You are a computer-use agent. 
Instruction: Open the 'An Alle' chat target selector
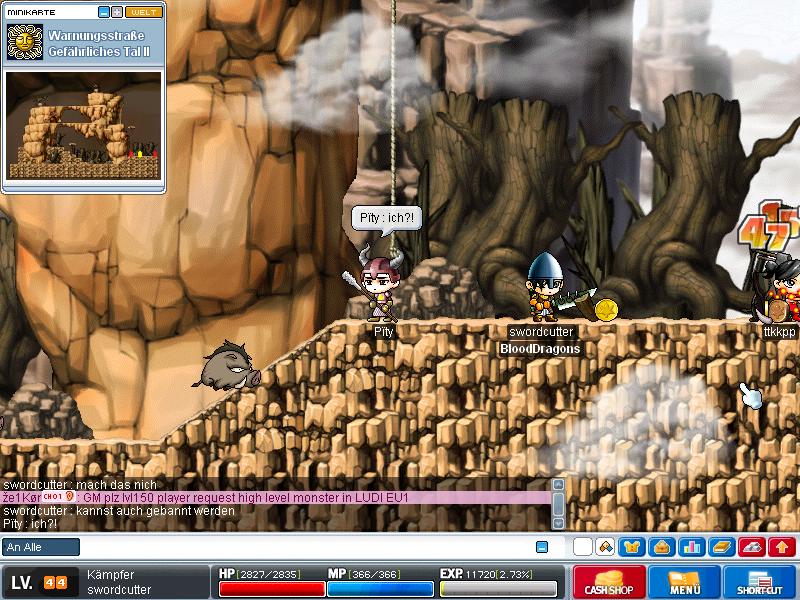(x=41, y=547)
